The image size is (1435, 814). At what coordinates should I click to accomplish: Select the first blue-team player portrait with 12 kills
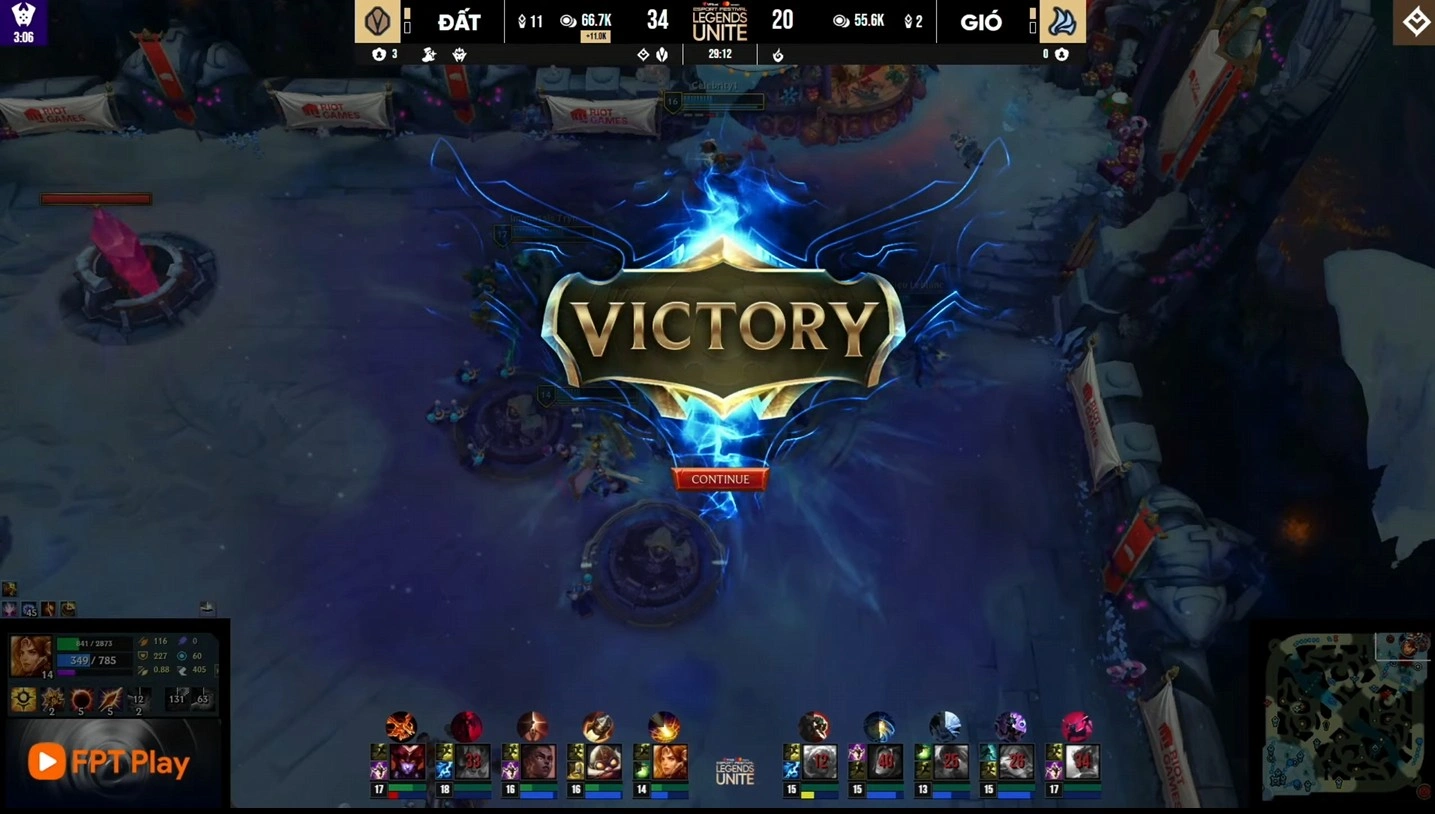pos(822,762)
